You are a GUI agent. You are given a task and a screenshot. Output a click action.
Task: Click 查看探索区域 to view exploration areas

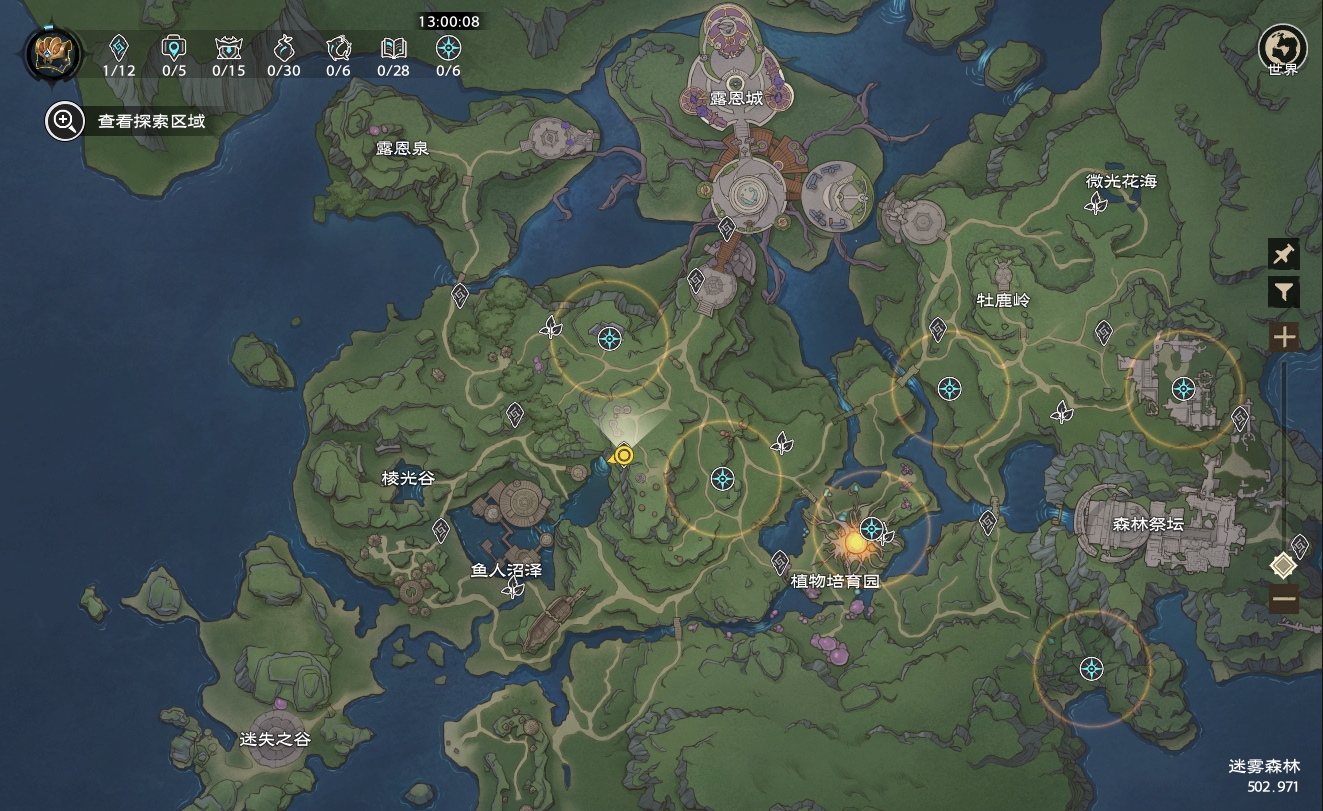[126, 122]
